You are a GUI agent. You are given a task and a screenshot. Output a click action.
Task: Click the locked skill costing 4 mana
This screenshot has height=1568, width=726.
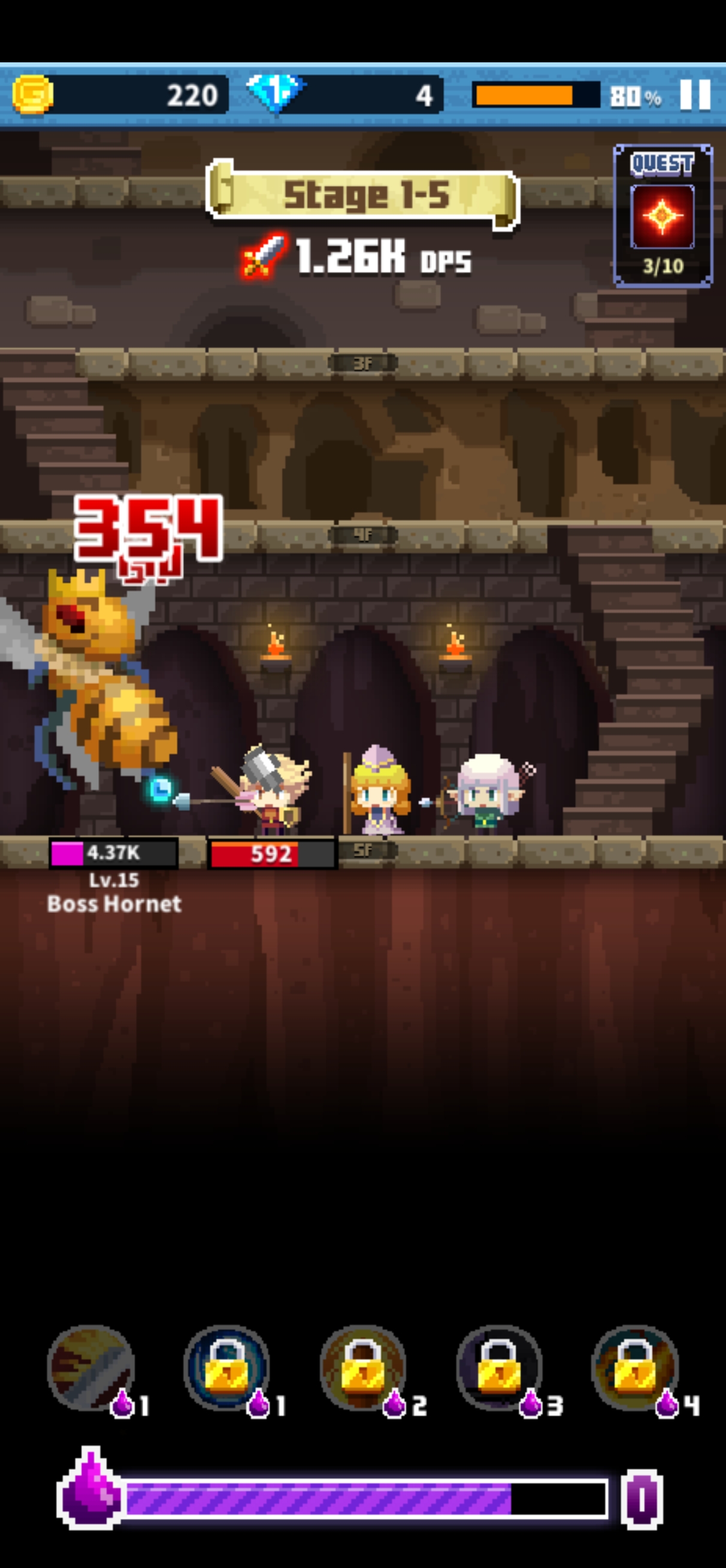click(635, 1367)
